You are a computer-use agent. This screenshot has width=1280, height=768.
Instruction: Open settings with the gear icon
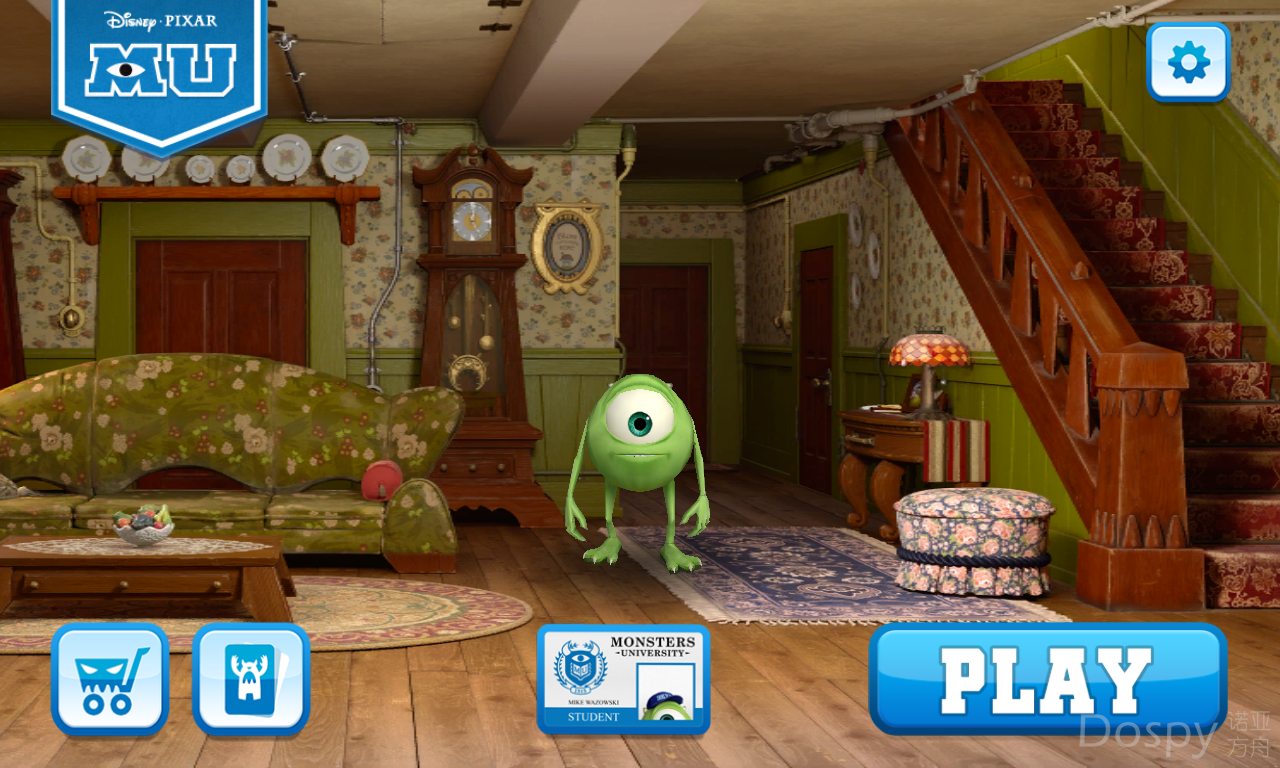[1188, 62]
